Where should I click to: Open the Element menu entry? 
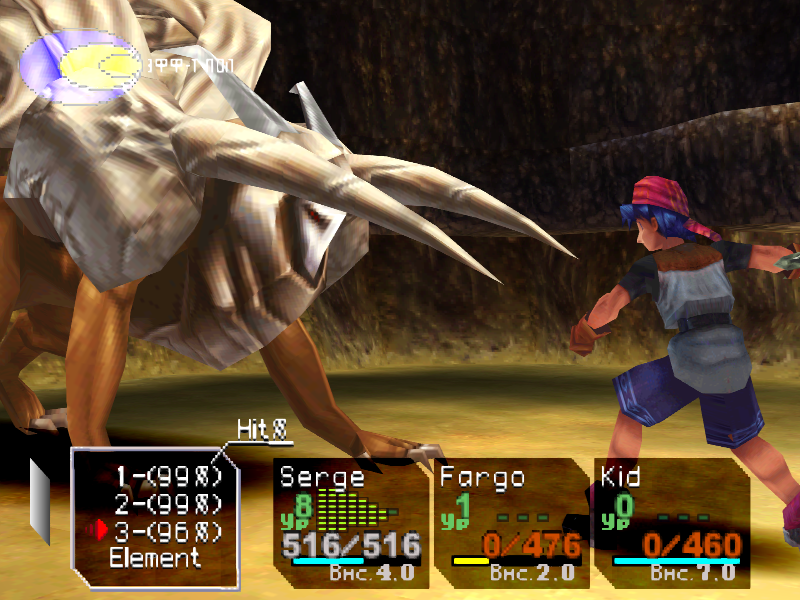tap(155, 558)
